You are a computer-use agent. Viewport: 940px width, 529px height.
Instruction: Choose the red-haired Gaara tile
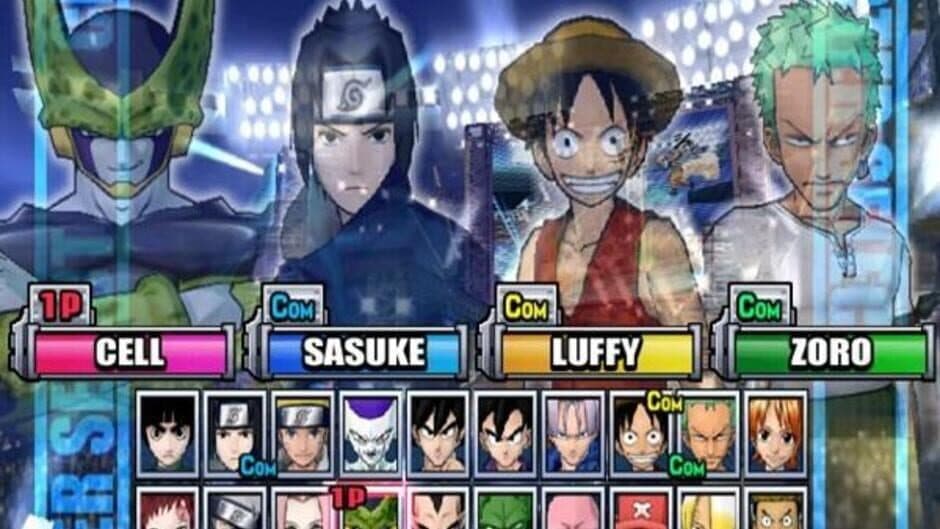coord(167,510)
